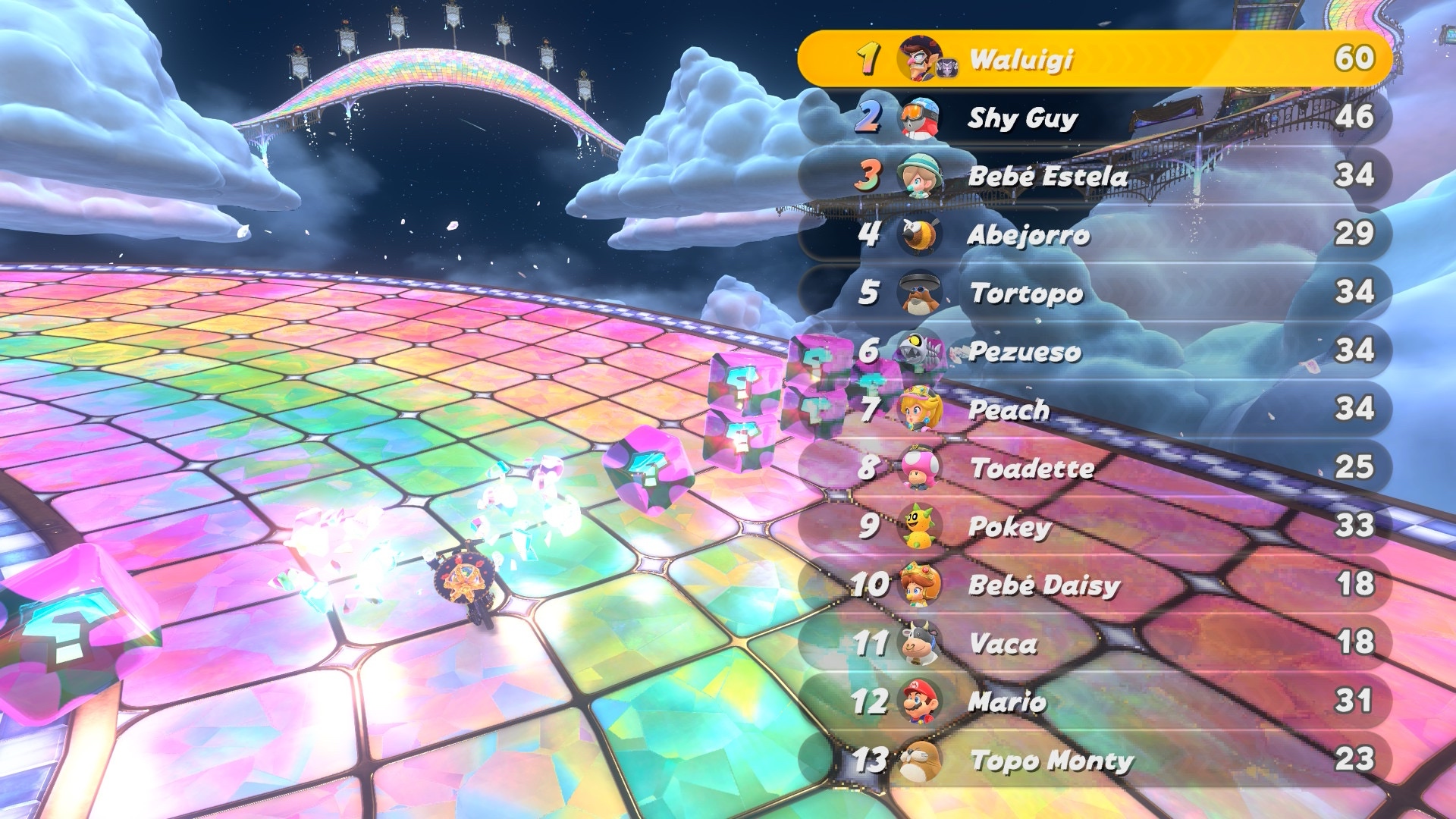Screen dimensions: 1456x819
Task: Click the Pokey standings entry
Action: [x=1095, y=526]
